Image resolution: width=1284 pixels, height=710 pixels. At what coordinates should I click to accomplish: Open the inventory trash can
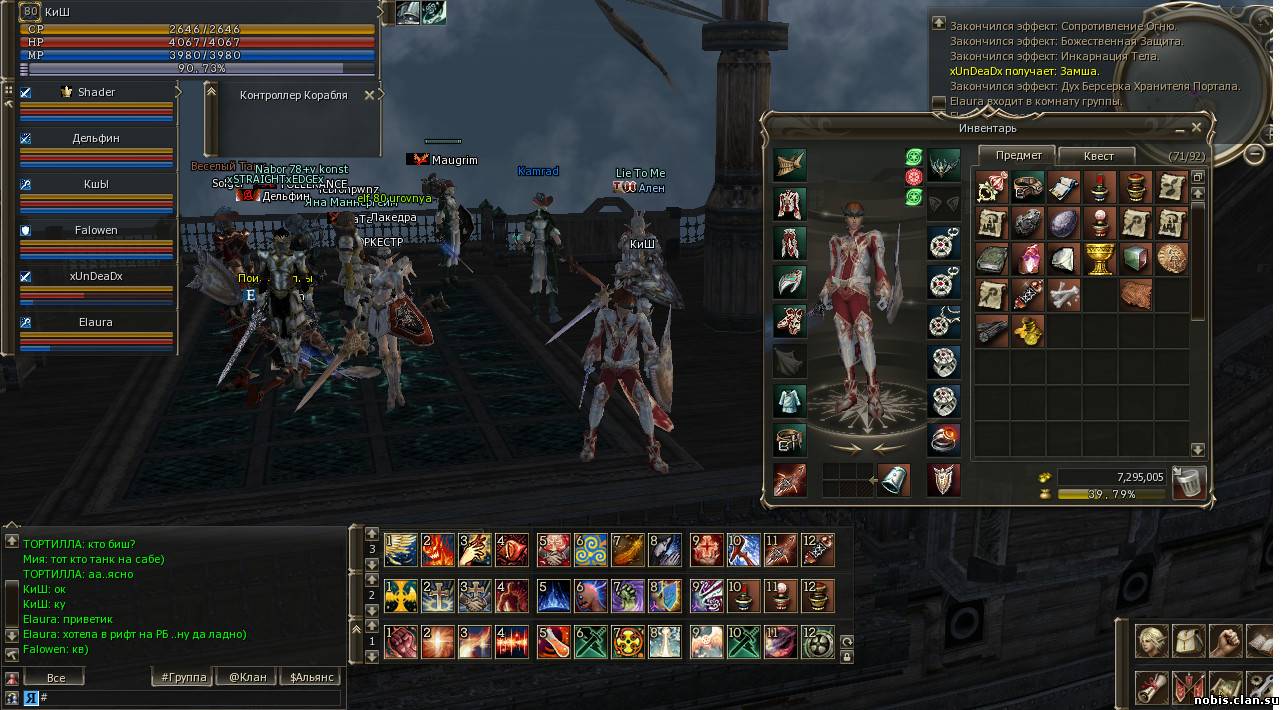(1189, 482)
